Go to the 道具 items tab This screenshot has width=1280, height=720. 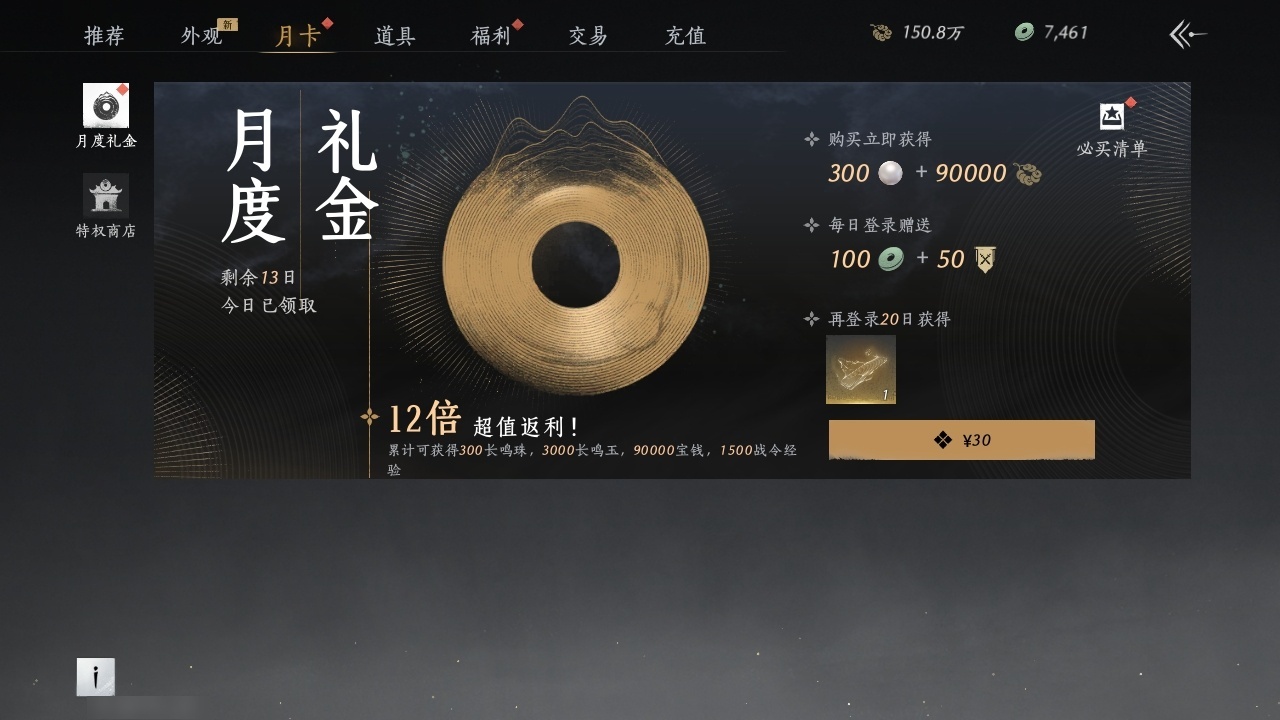pyautogui.click(x=395, y=36)
